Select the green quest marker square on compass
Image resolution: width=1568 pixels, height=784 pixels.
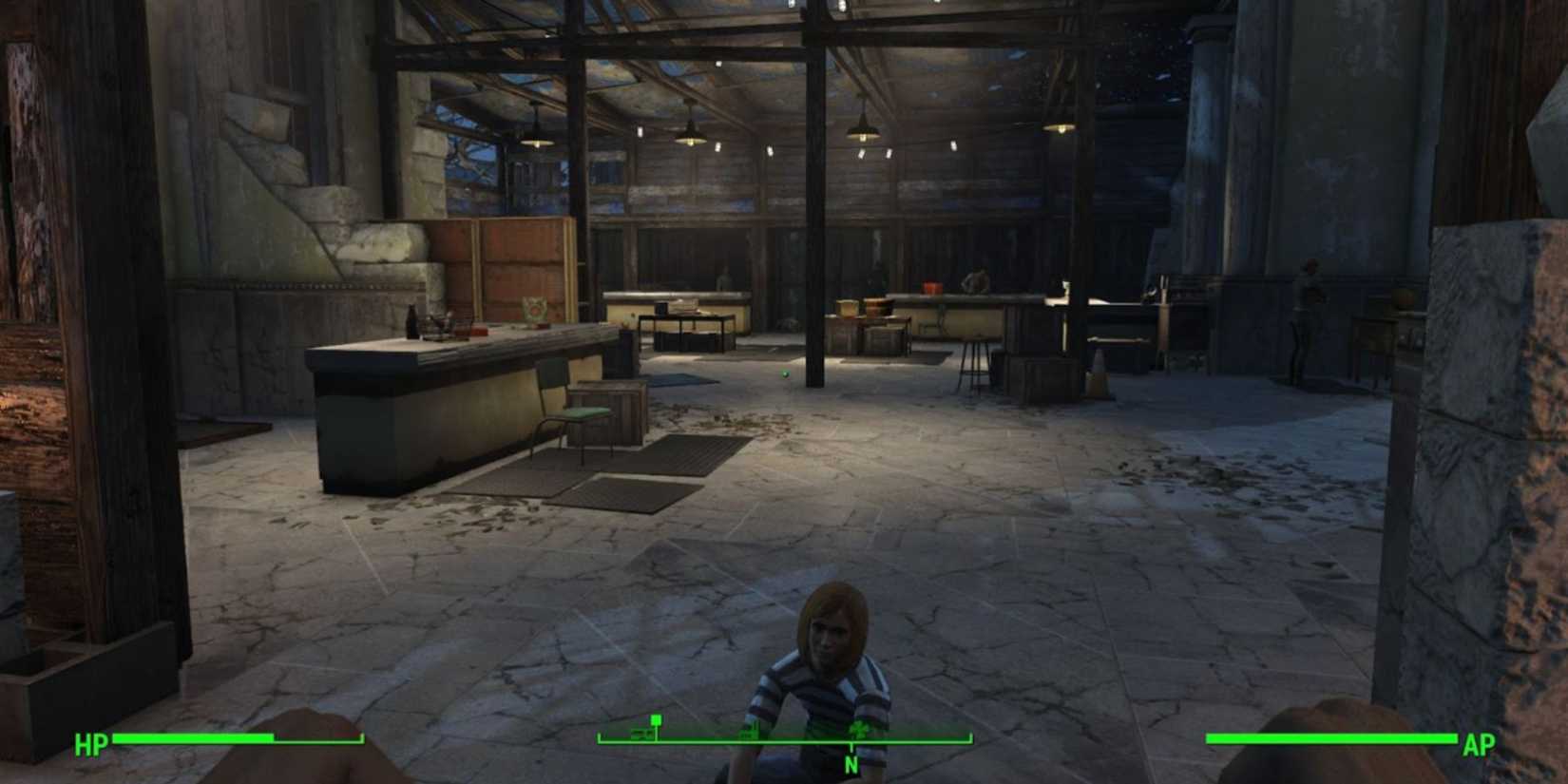(x=656, y=720)
